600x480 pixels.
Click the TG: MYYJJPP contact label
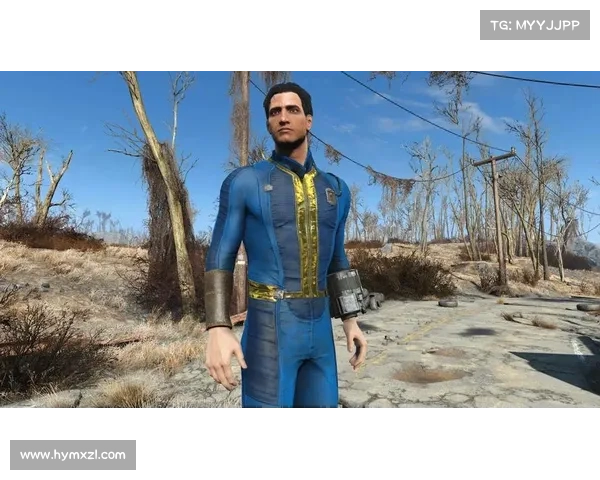click(535, 24)
